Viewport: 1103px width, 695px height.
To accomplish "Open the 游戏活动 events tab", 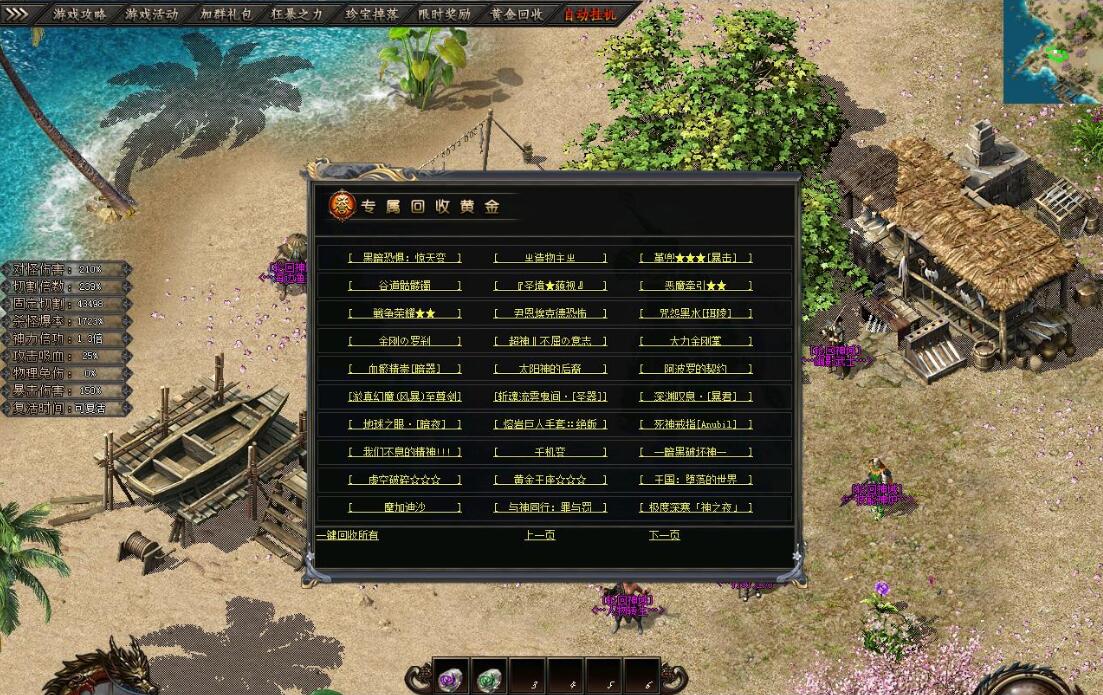I will coord(152,14).
